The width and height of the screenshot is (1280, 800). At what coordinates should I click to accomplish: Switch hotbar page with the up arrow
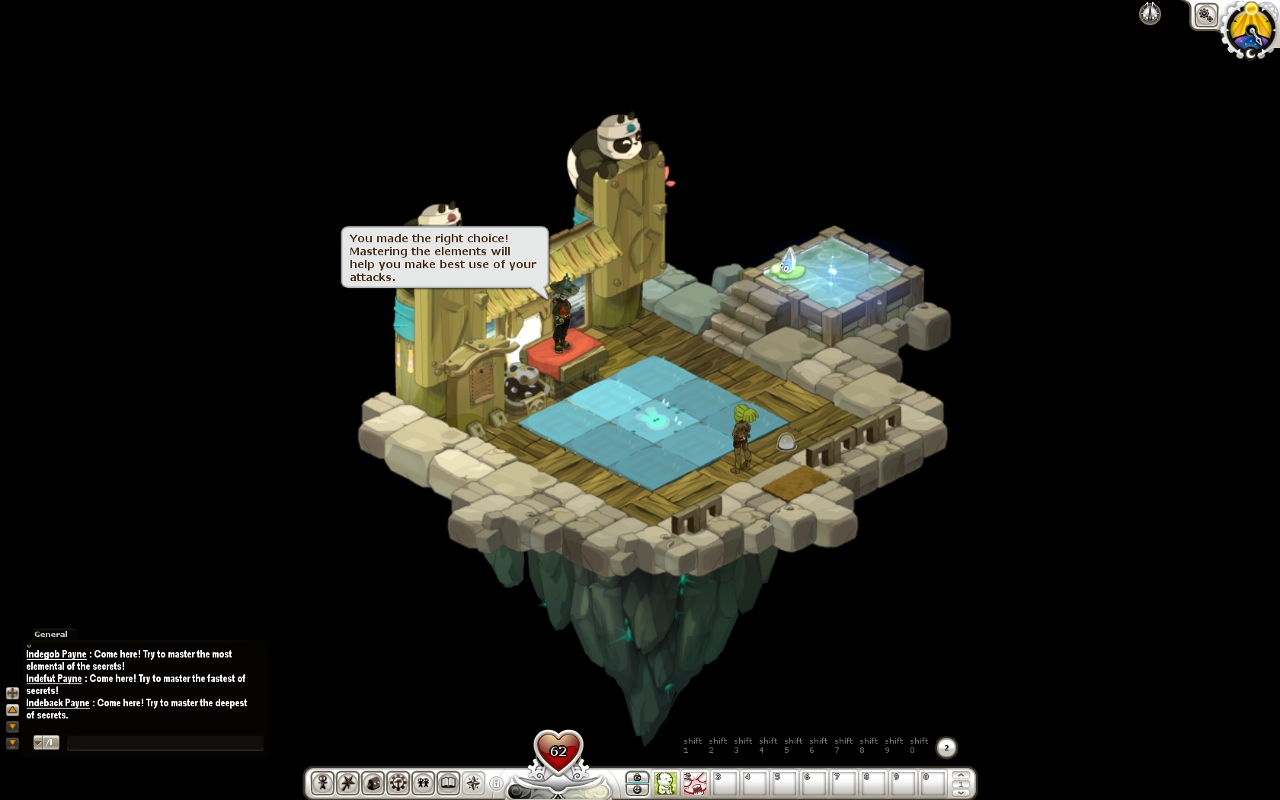(x=961, y=775)
